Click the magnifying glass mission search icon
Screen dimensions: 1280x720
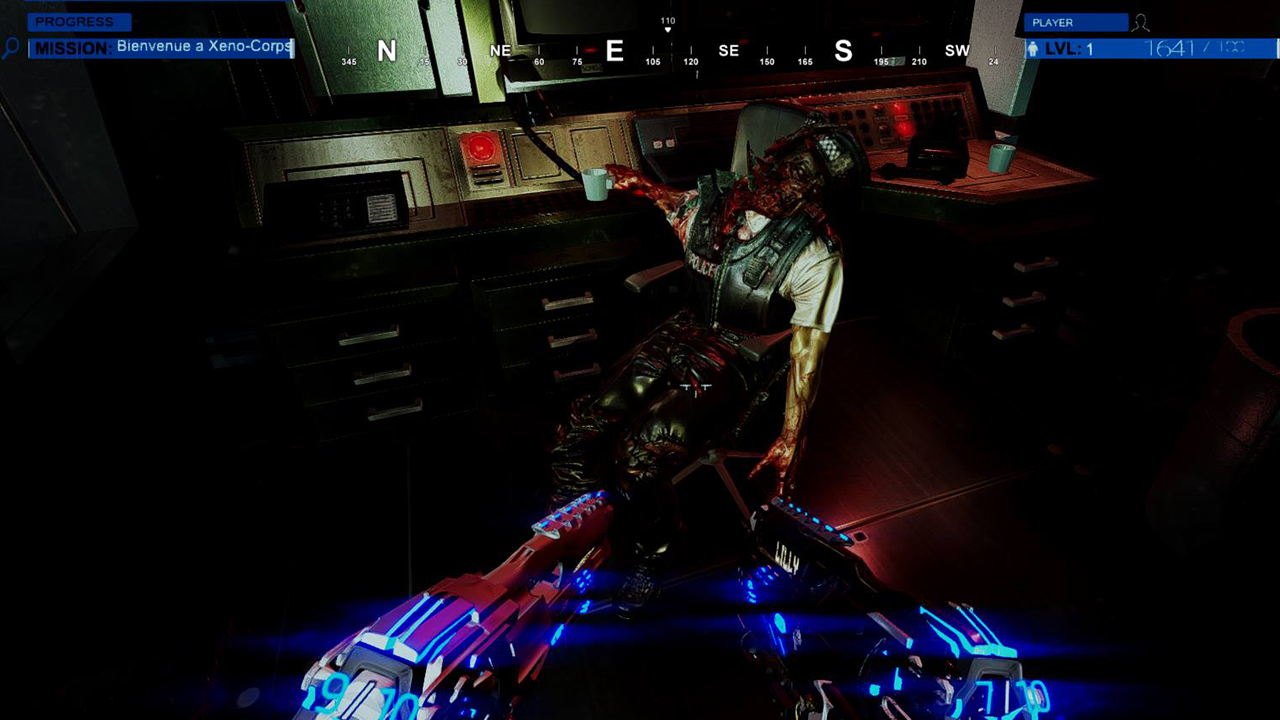pos(12,46)
